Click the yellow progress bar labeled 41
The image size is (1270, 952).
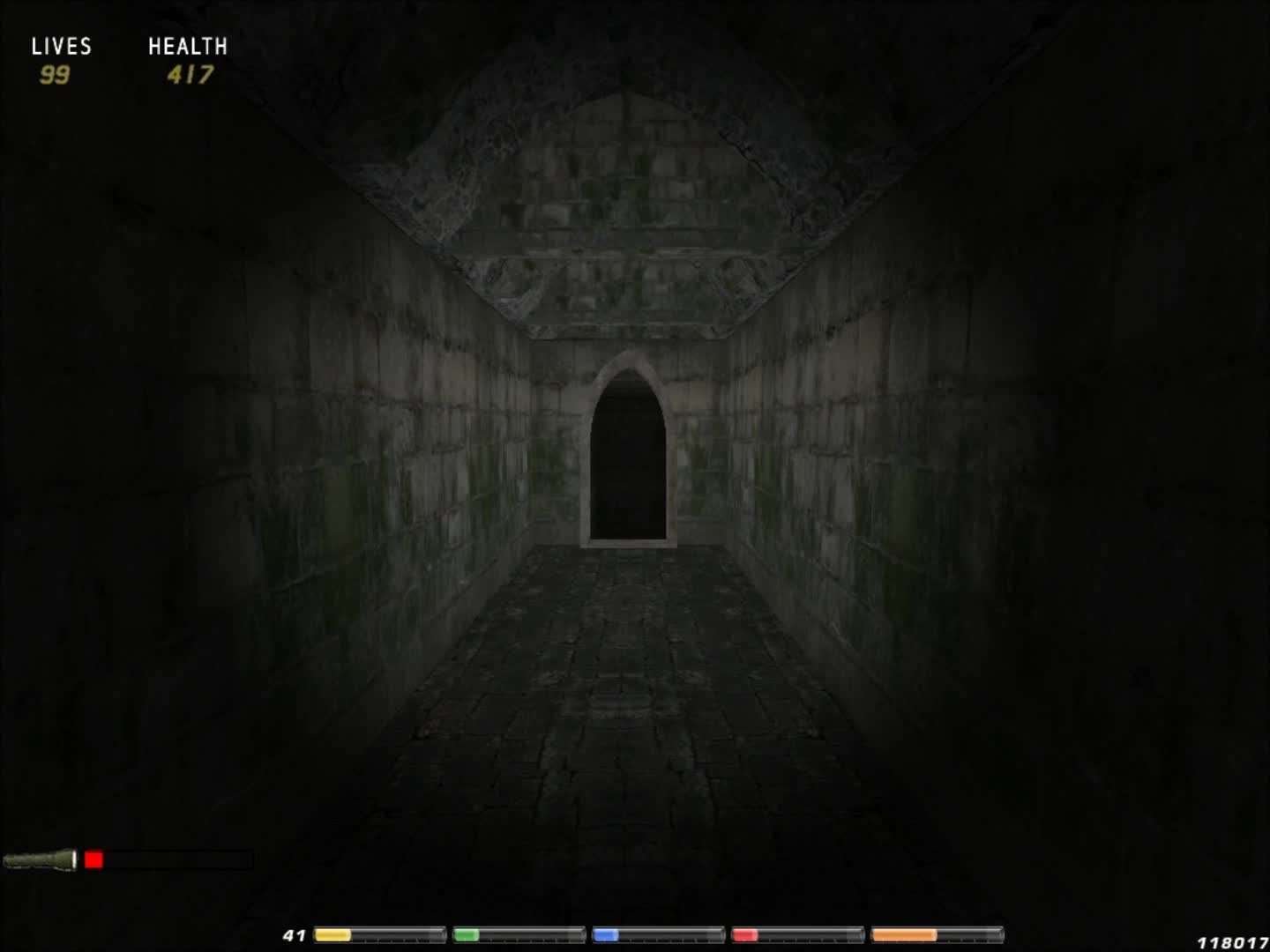377,934
